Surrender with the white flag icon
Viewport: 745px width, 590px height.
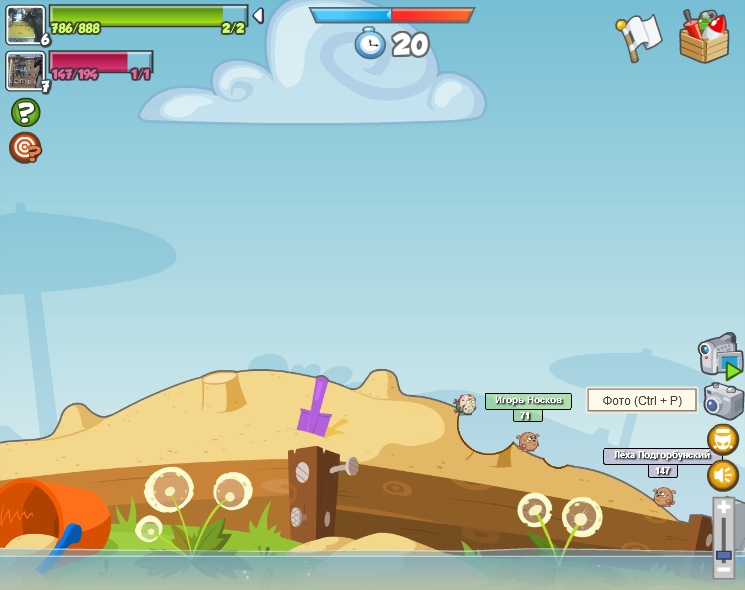(x=639, y=37)
